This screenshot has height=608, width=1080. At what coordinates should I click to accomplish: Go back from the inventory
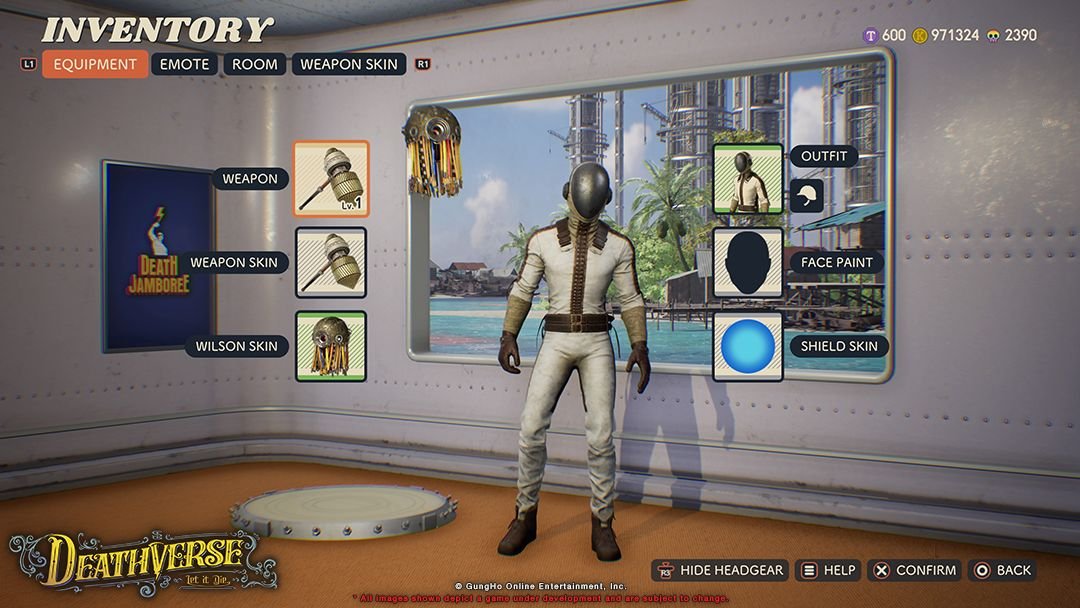(1002, 570)
